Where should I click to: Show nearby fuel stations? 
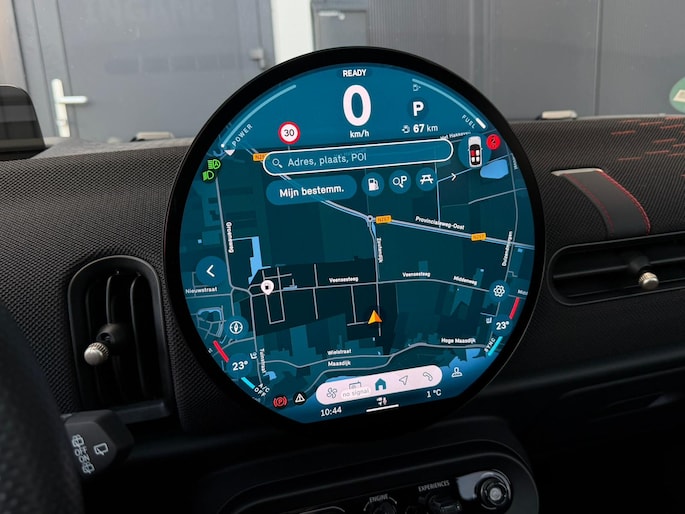click(372, 184)
